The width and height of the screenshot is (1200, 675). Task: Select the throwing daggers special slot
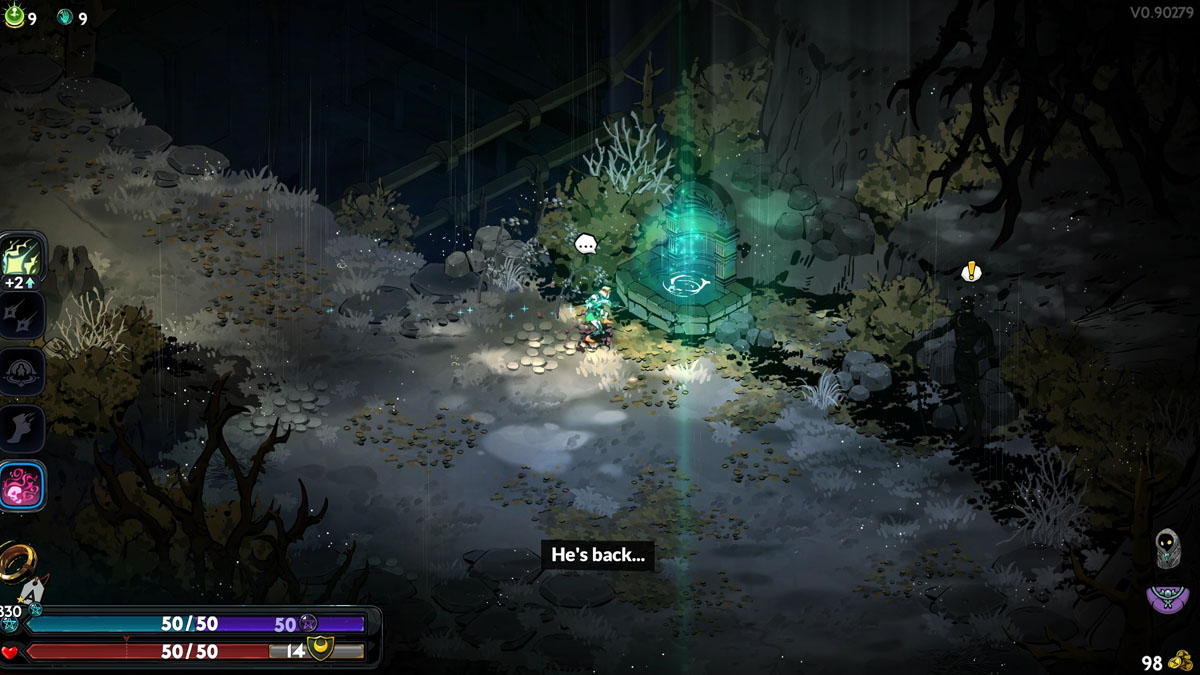(22, 316)
